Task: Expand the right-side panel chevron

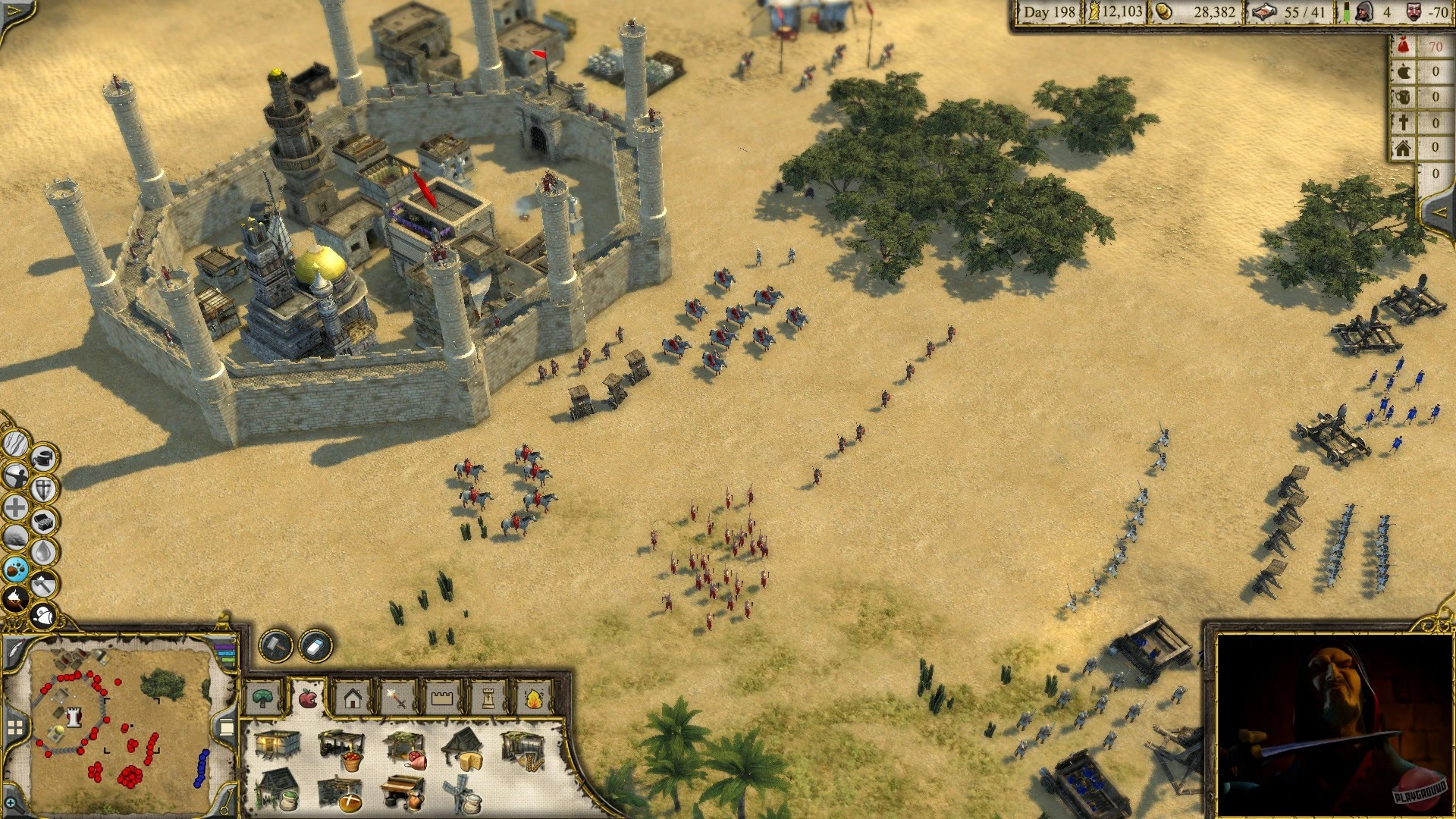Action: coord(1440,212)
